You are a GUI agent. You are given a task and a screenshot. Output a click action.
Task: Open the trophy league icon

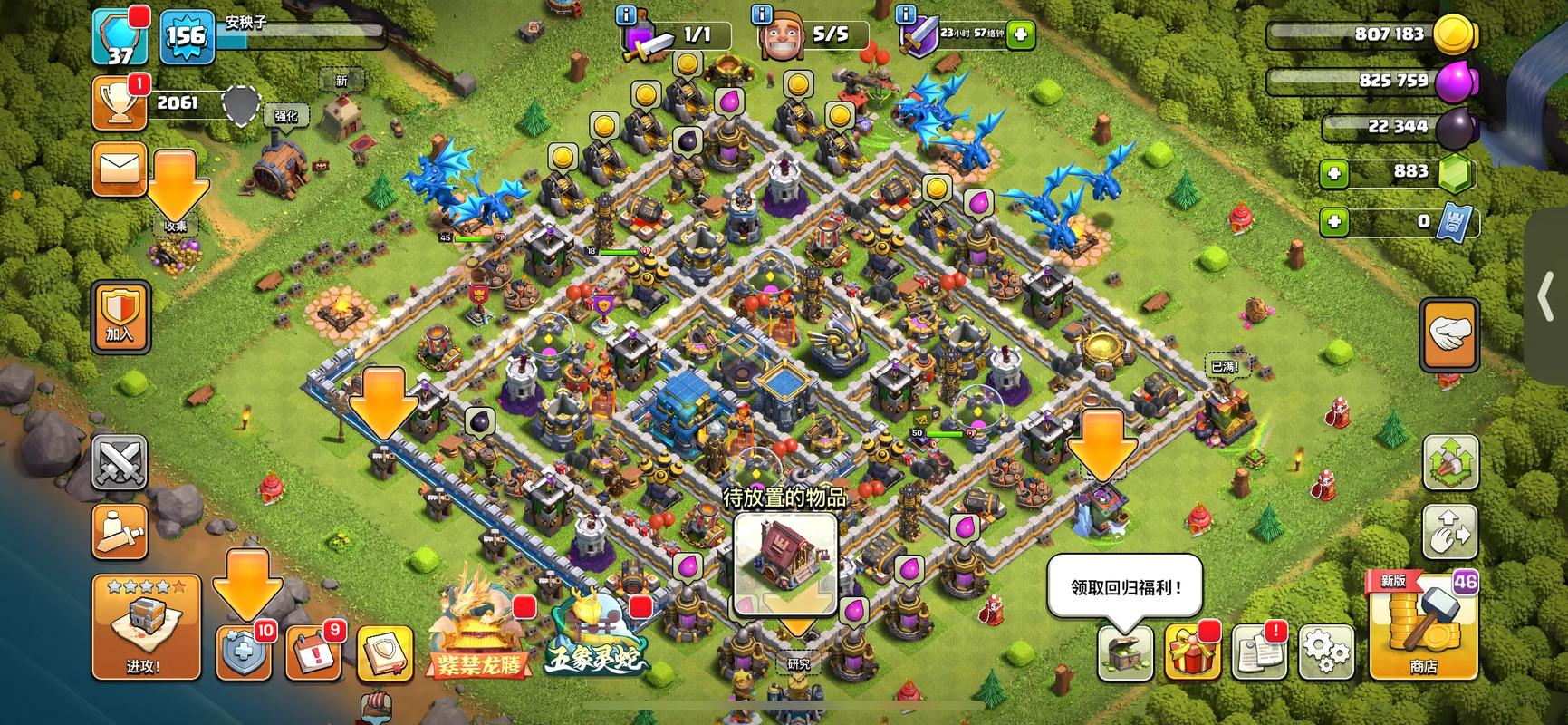coord(120,103)
